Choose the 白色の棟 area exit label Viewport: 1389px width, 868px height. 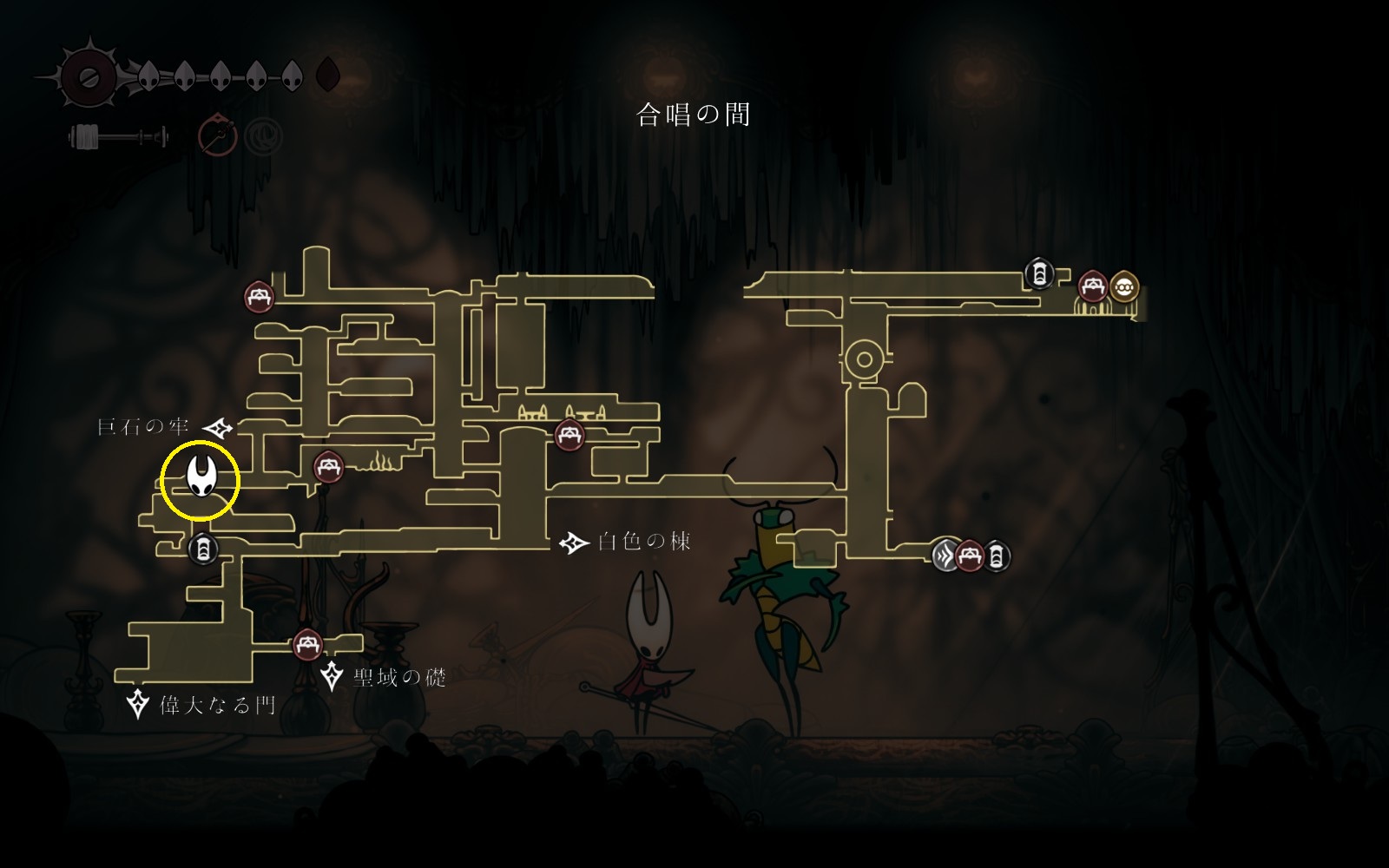(644, 542)
